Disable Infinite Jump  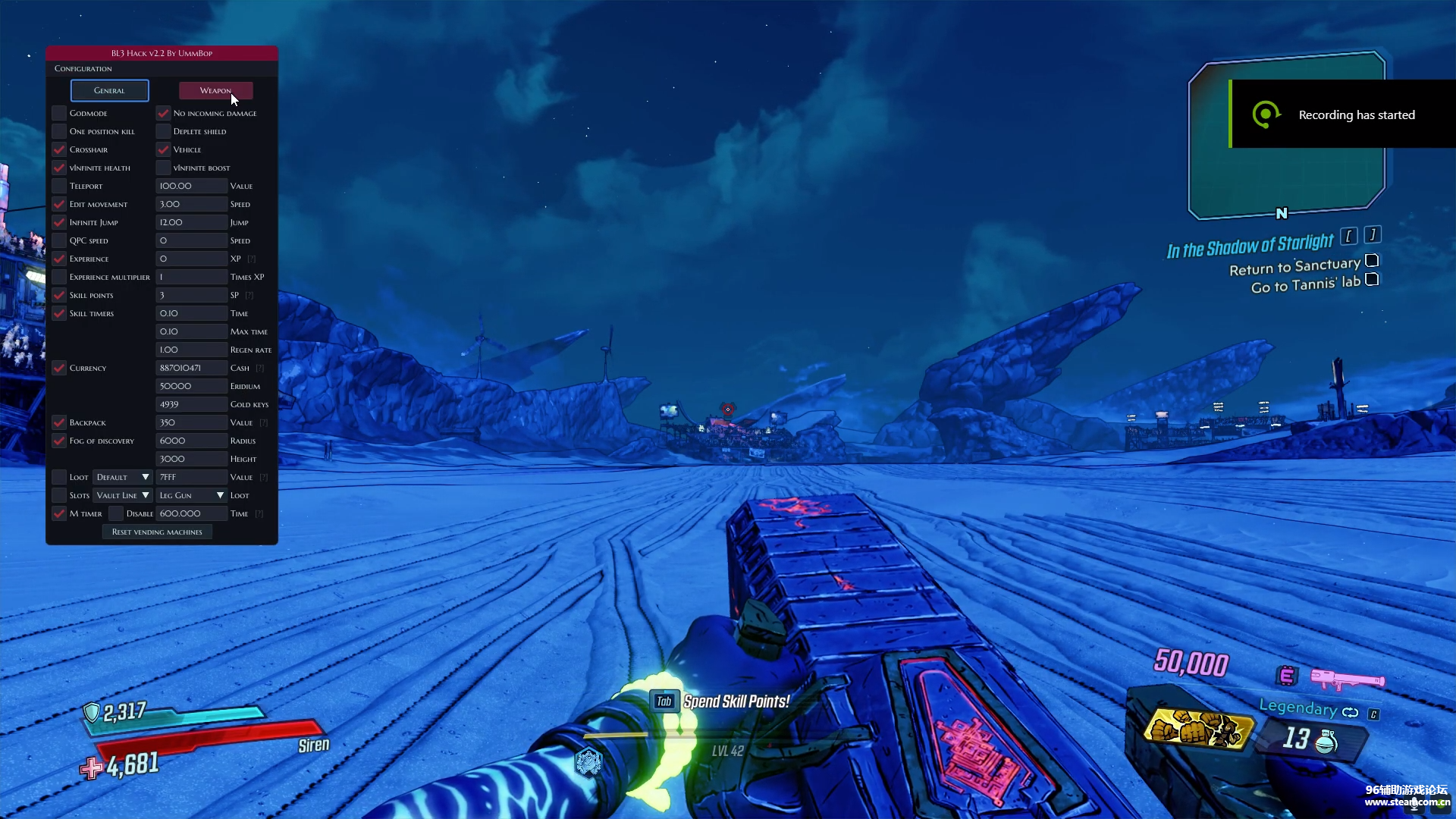tap(59, 222)
